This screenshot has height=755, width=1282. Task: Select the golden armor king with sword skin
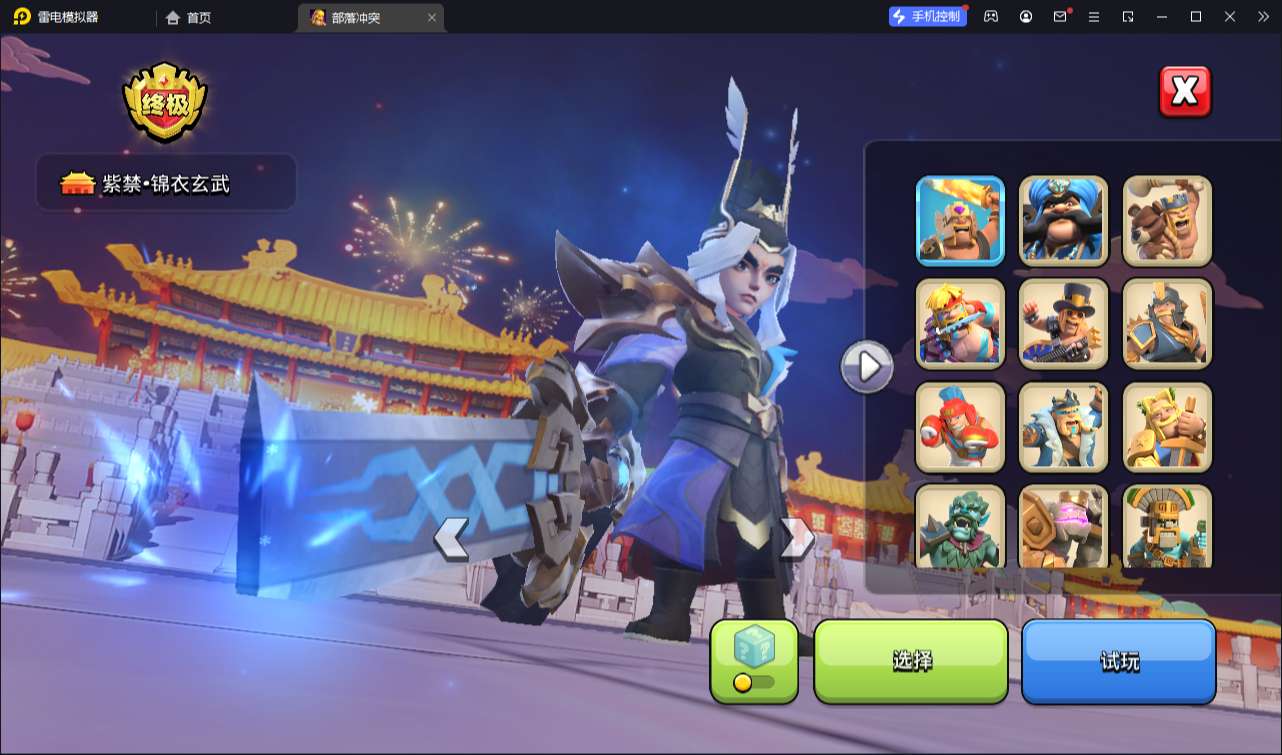coord(1167,426)
